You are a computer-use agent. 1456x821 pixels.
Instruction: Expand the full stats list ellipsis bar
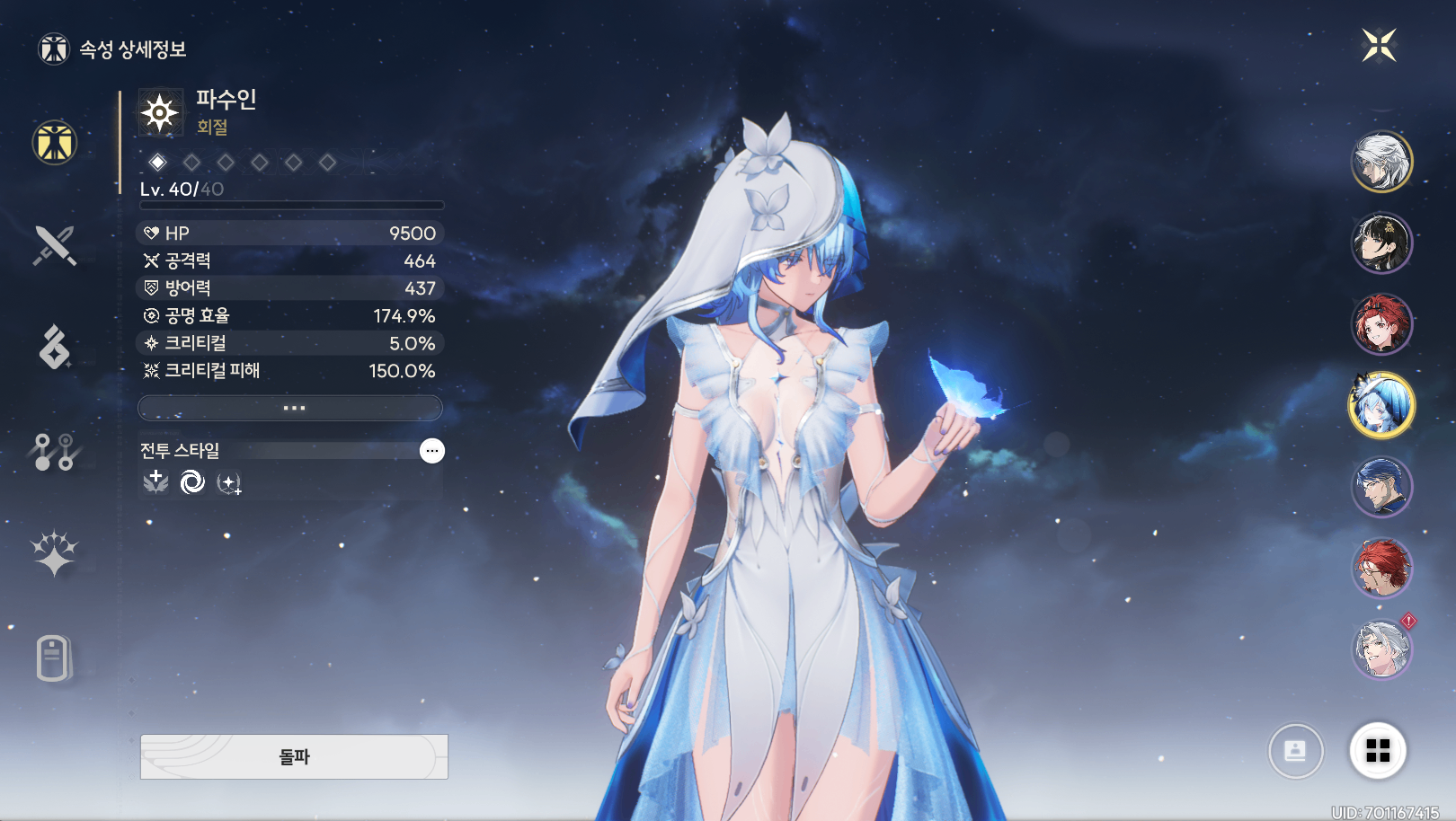tap(290, 408)
